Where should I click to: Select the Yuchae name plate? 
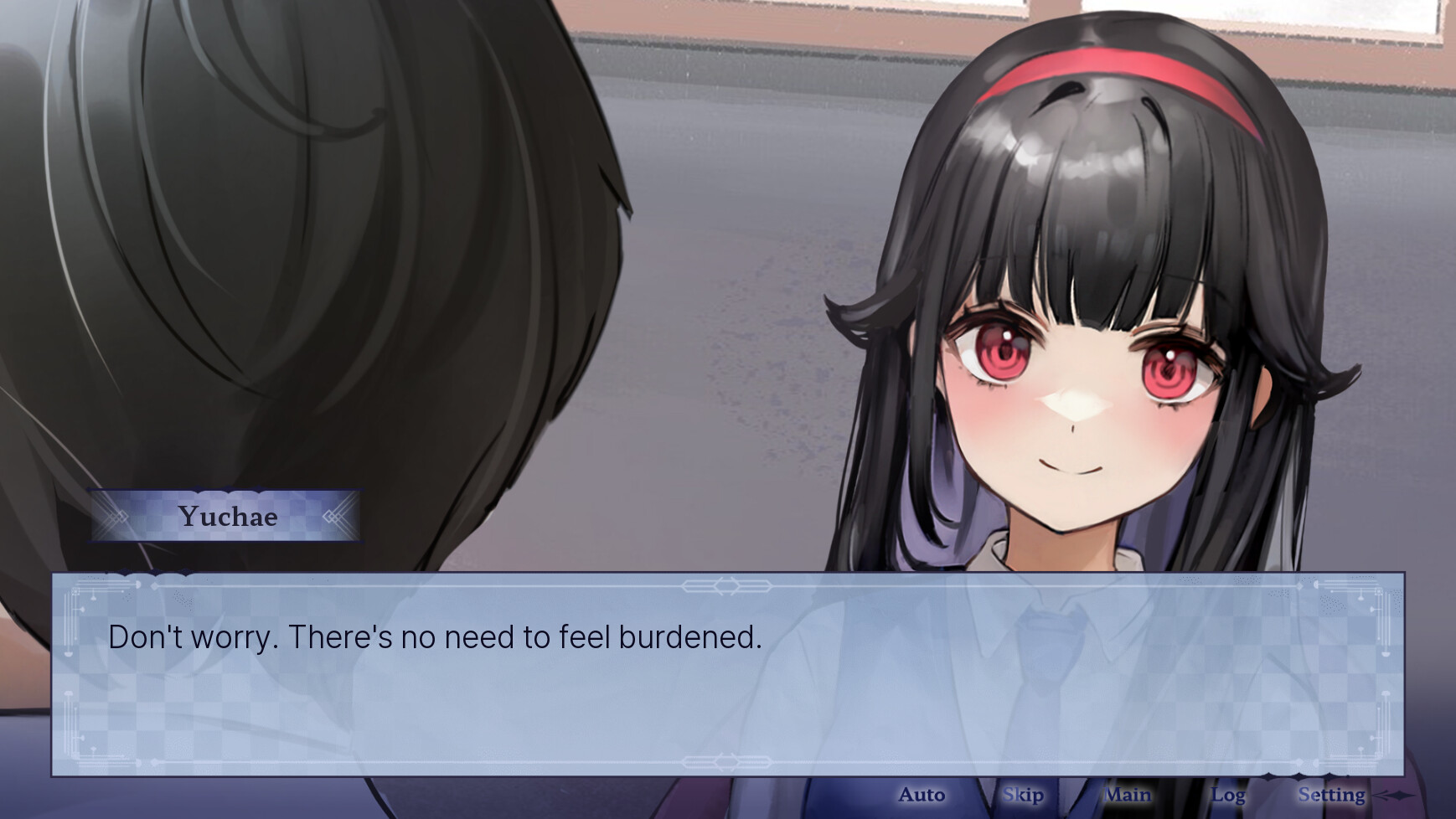point(226,518)
